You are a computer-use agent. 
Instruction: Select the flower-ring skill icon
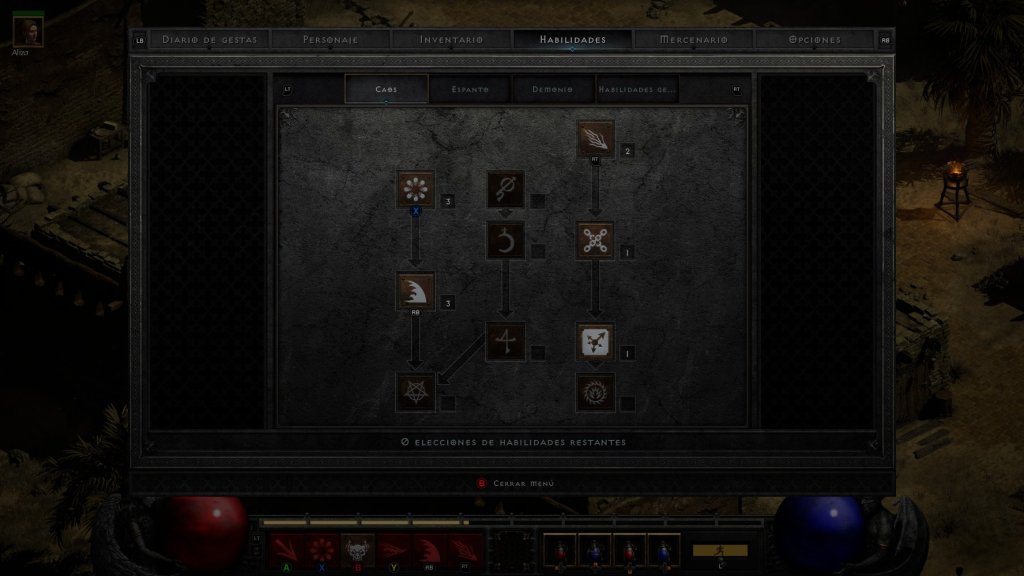tap(416, 189)
